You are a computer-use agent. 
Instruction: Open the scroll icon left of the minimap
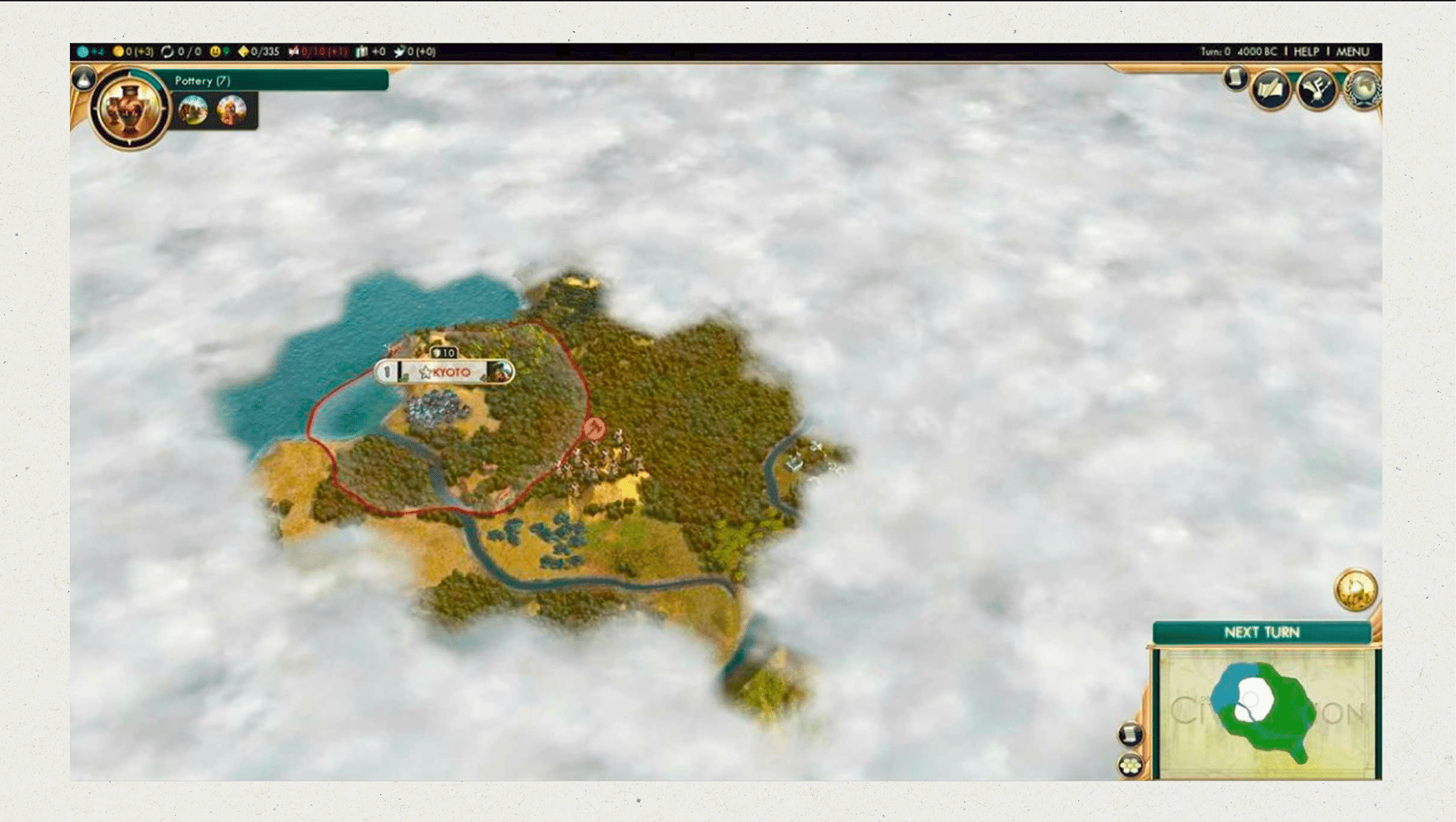point(1130,734)
